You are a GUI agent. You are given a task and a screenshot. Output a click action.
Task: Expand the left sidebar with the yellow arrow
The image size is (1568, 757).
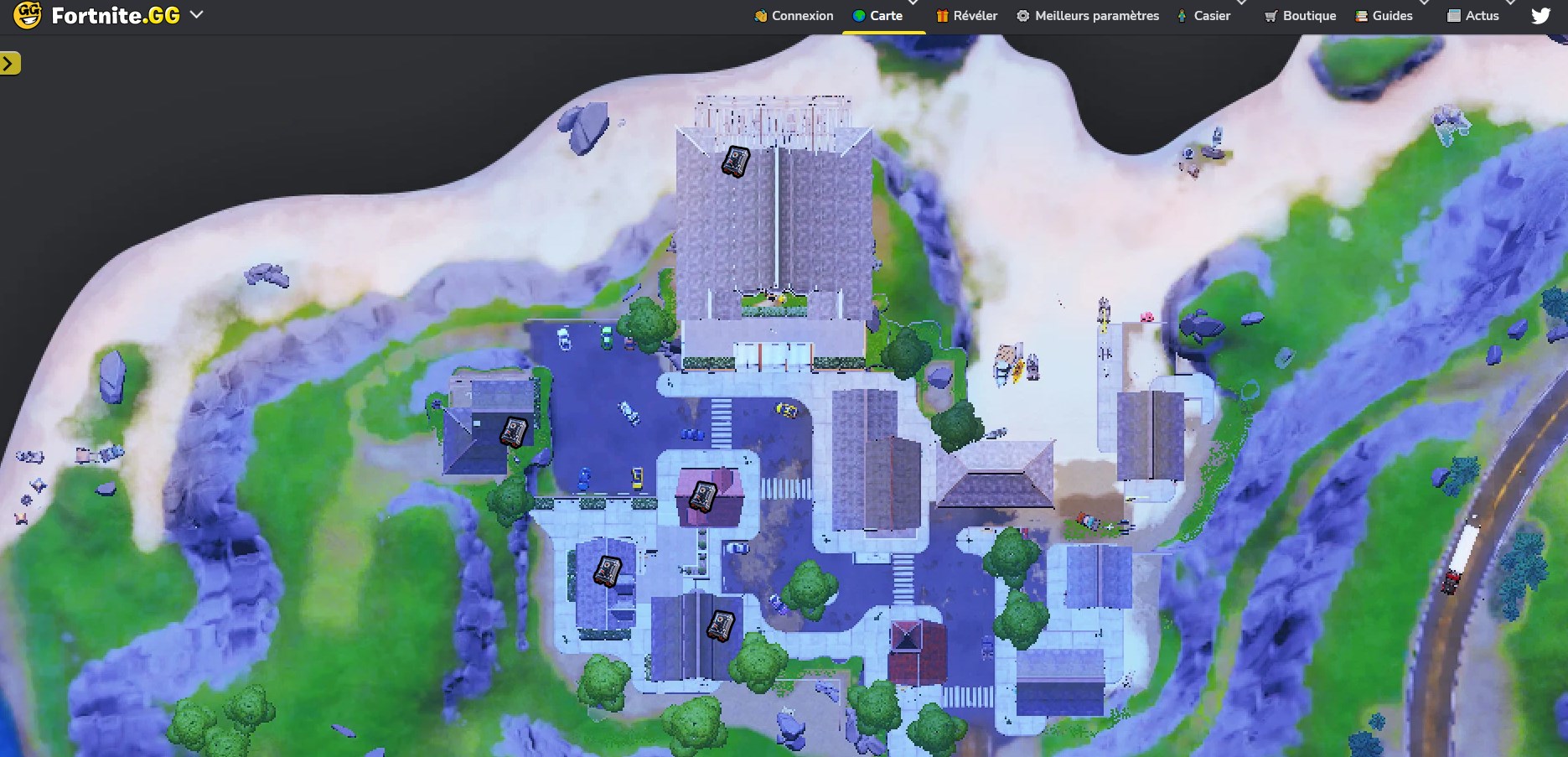9,62
